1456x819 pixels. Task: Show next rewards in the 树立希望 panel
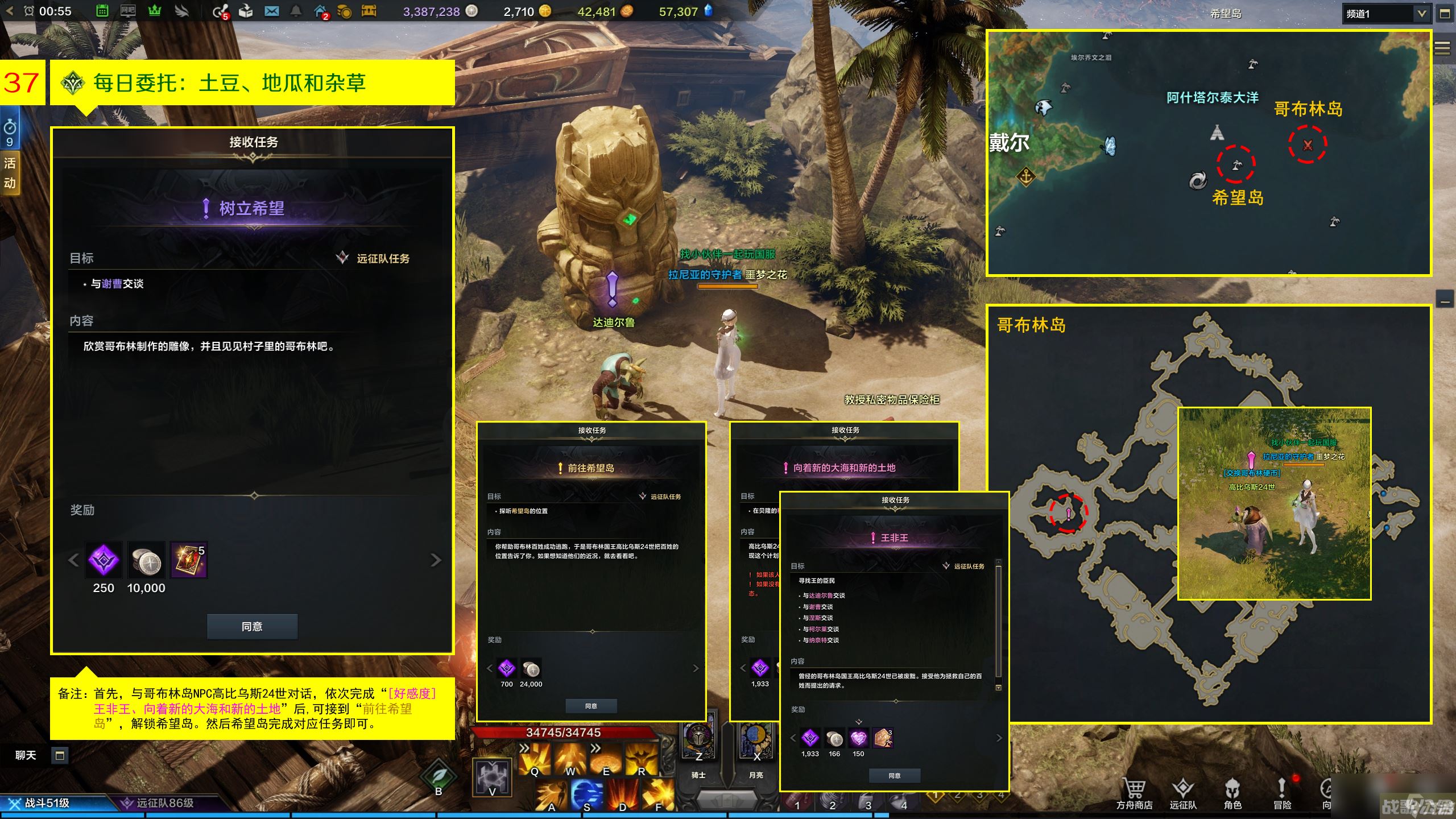coord(436,560)
